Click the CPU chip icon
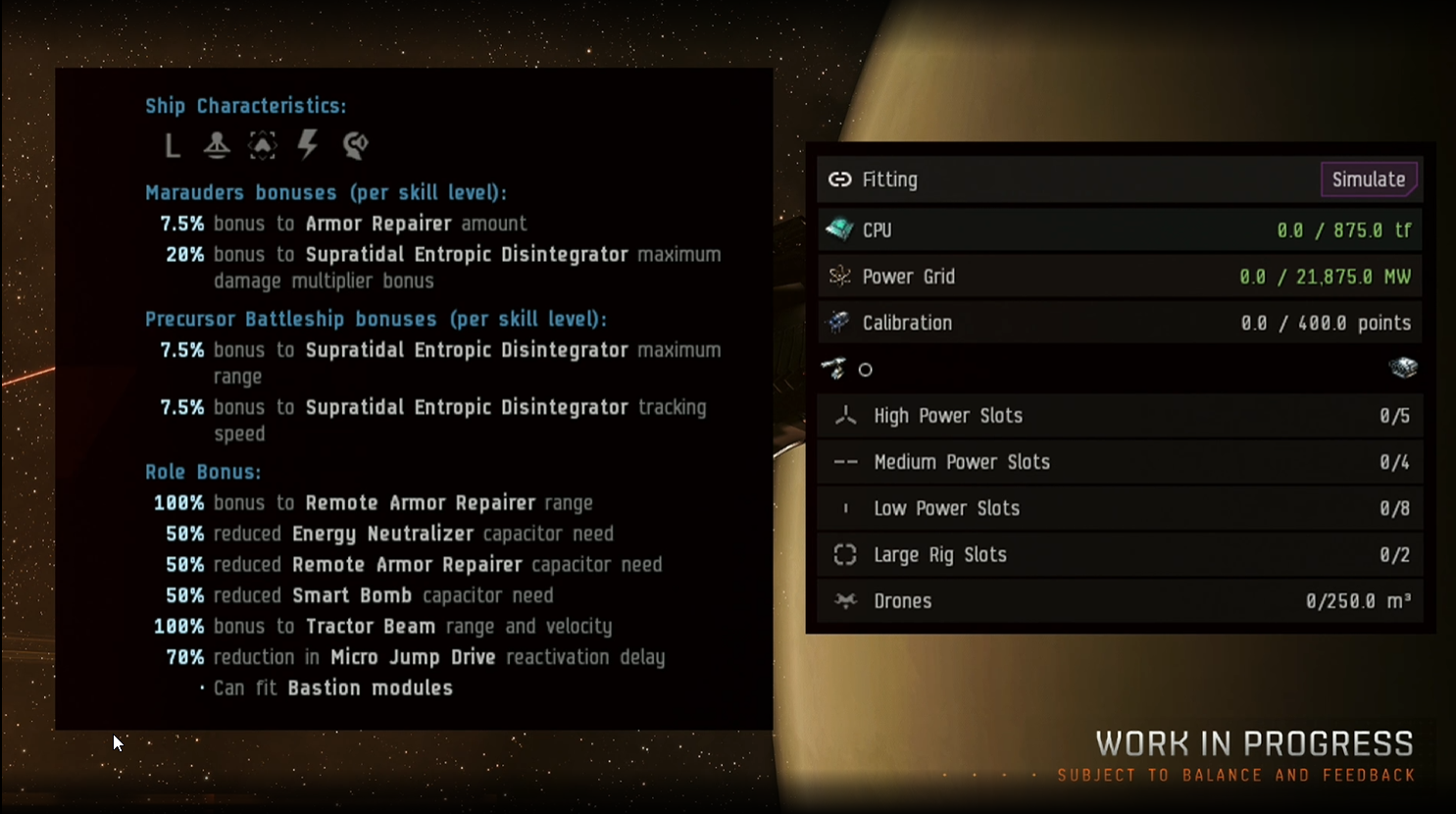The height and width of the screenshot is (814, 1456). [x=840, y=229]
